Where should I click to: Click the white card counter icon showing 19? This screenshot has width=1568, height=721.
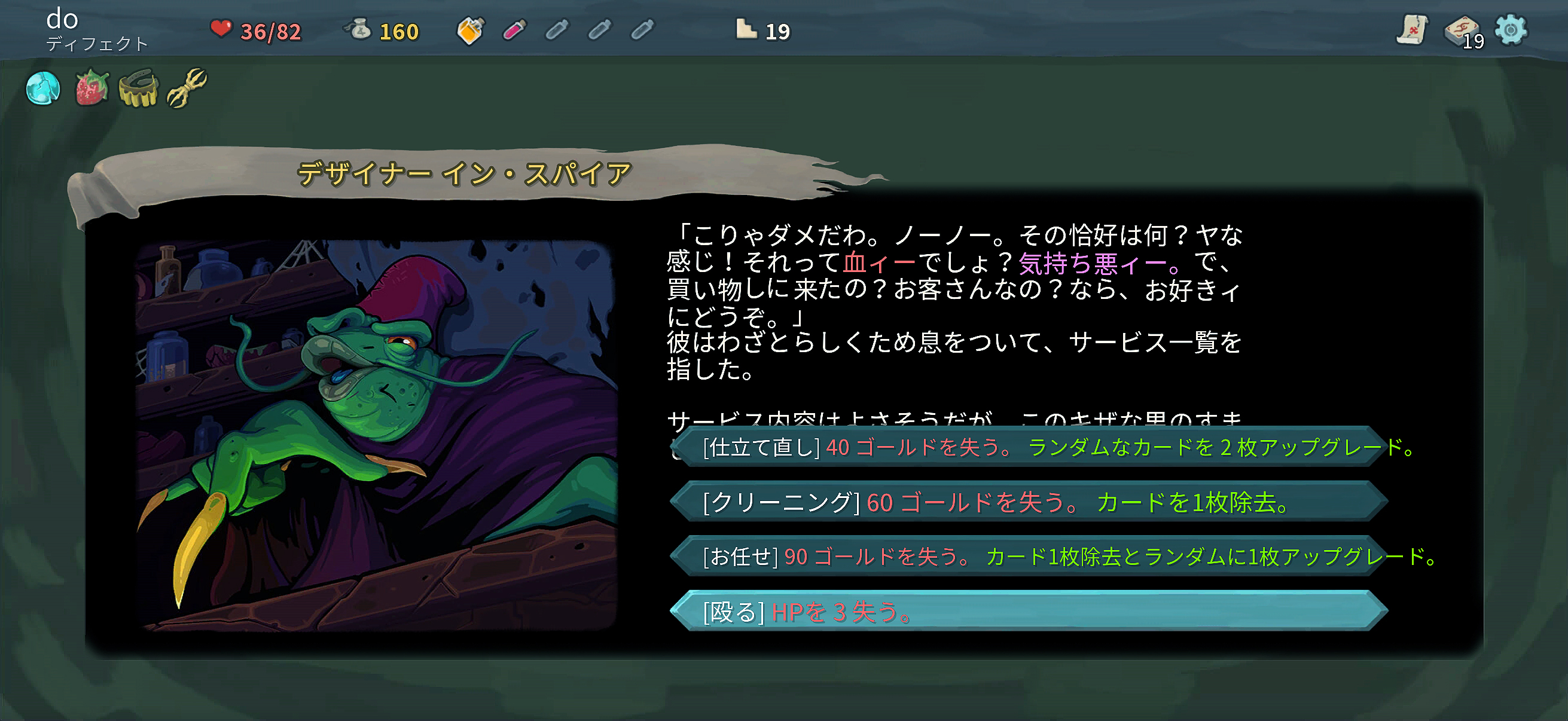tap(748, 29)
